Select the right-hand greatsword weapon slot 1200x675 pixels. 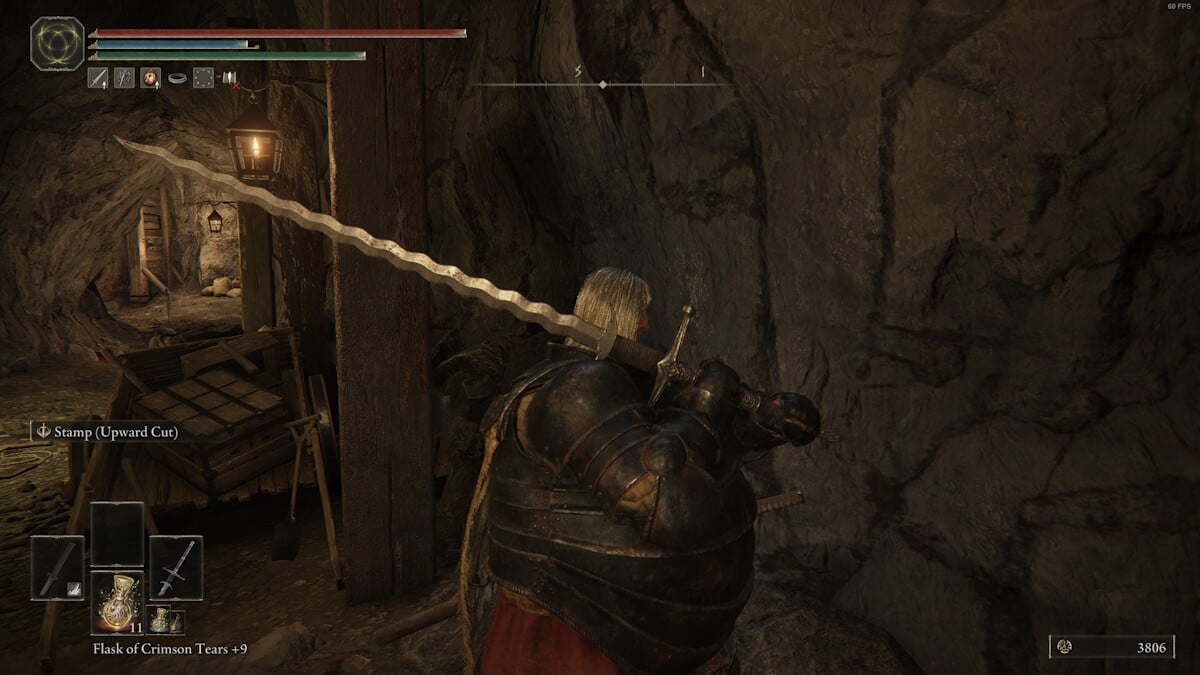tap(176, 568)
